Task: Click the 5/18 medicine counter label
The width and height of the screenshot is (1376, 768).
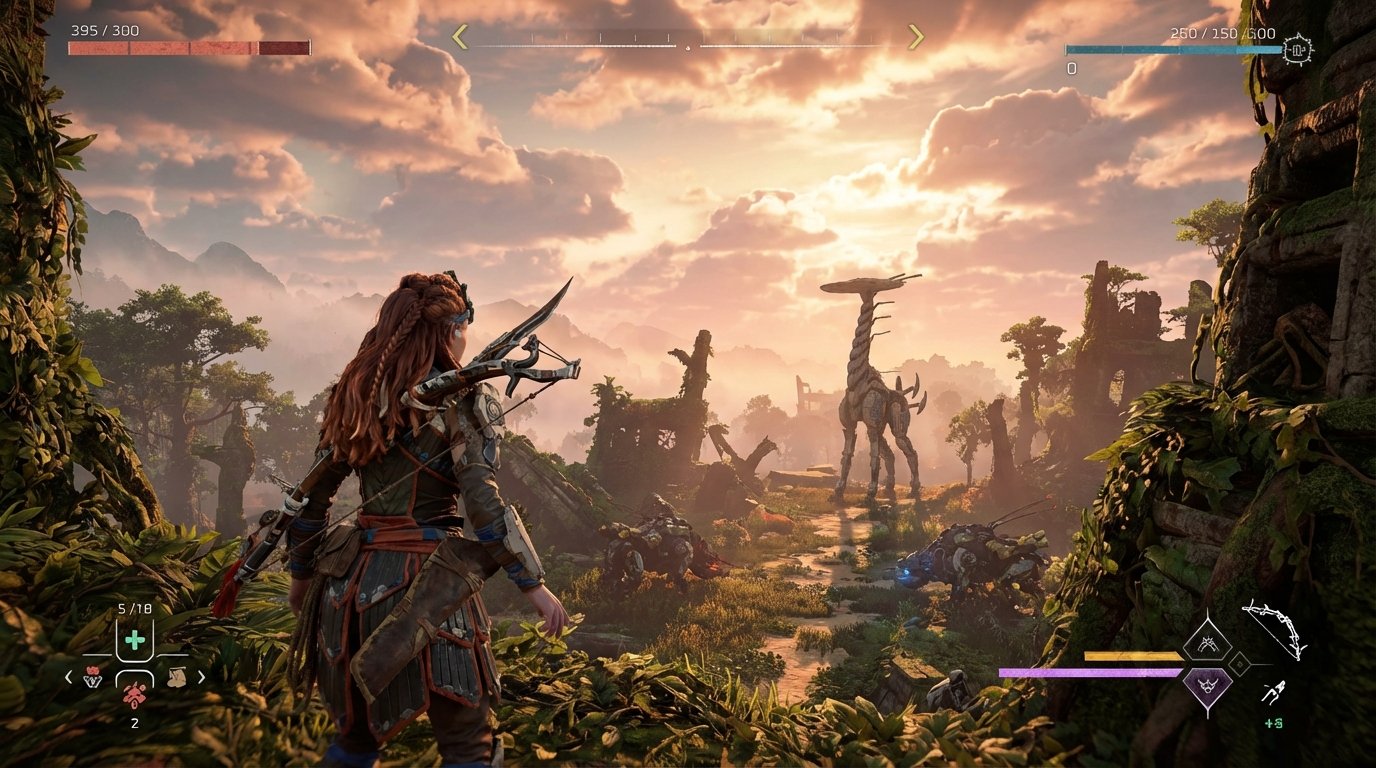Action: pos(133,608)
